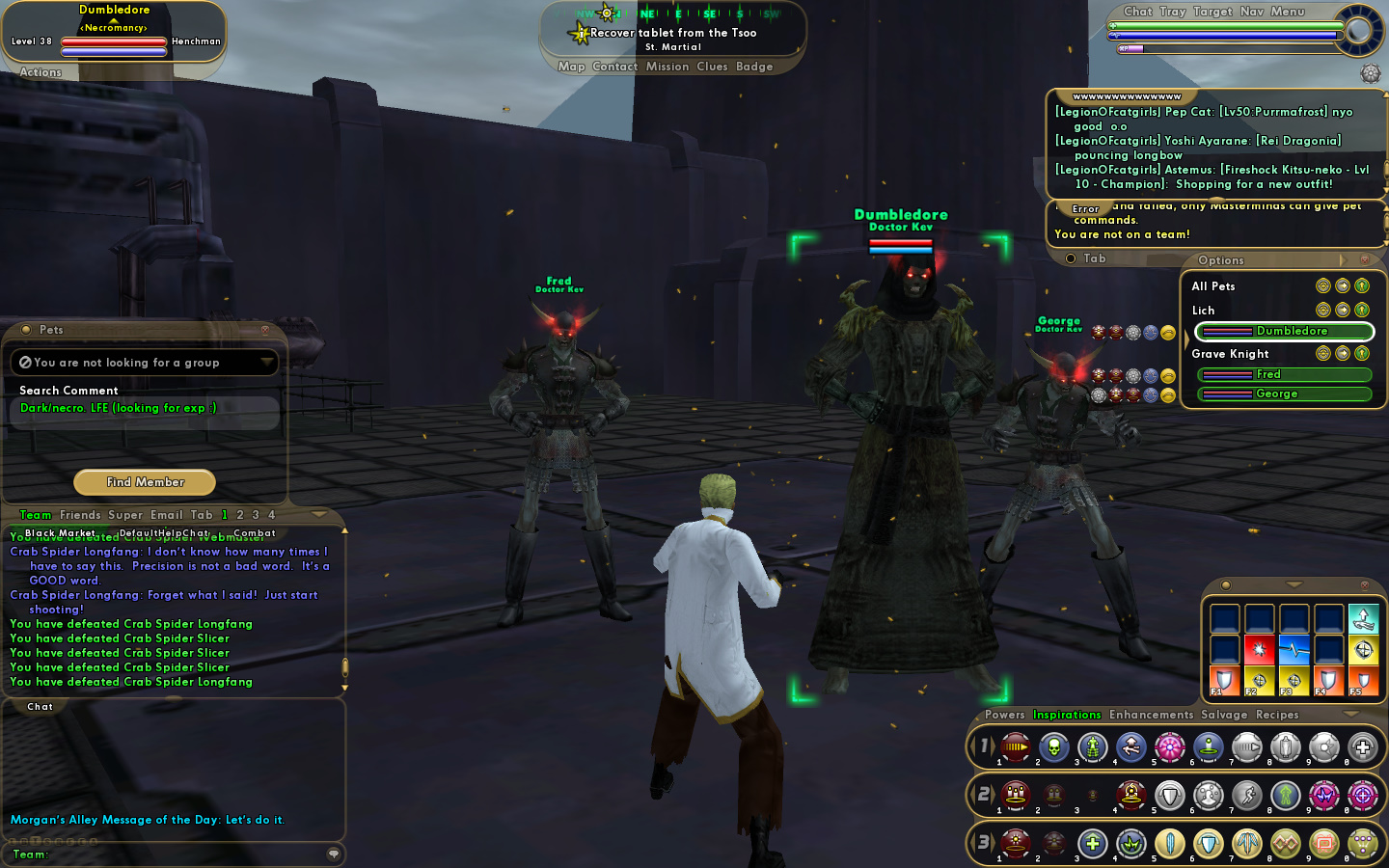Image resolution: width=1389 pixels, height=868 pixels.
Task: Open the looking for group dropdown
Action: tap(266, 363)
